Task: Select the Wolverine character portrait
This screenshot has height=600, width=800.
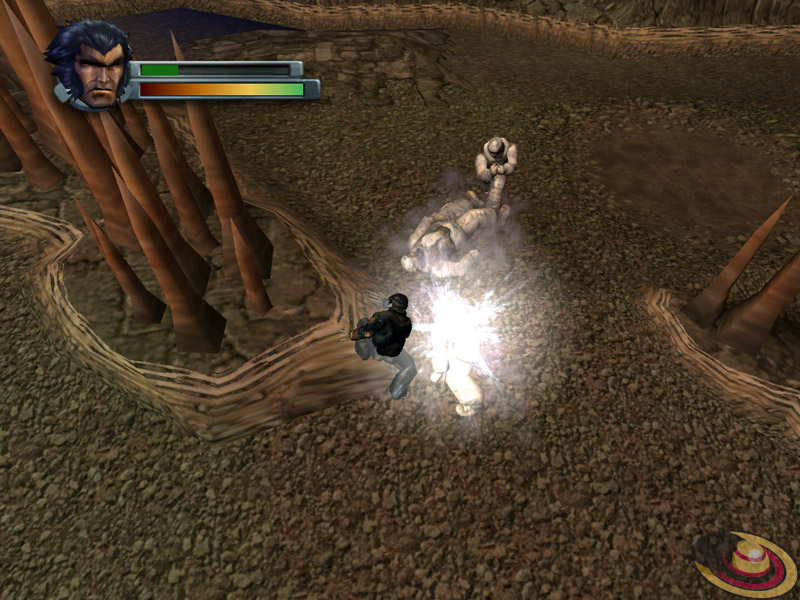Action: pos(89,68)
